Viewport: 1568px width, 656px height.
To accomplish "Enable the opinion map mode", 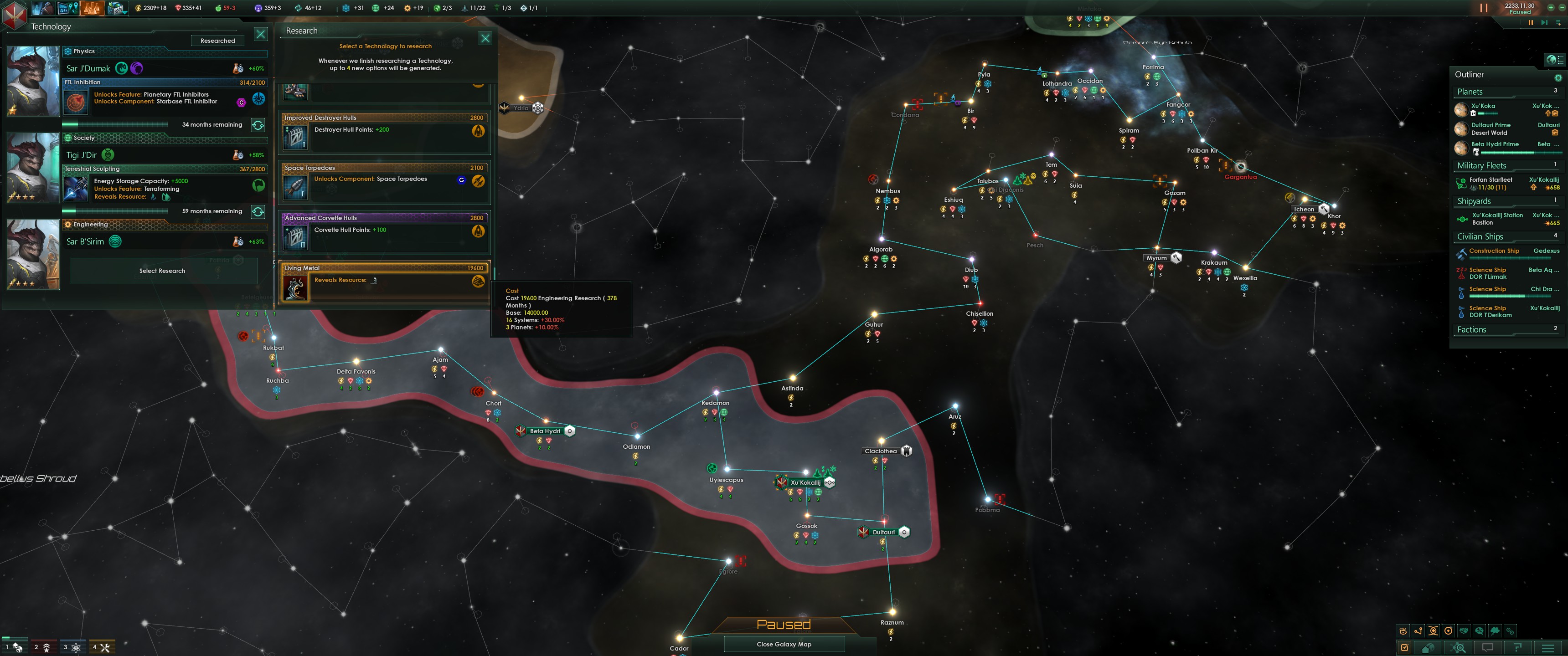I will [1479, 631].
